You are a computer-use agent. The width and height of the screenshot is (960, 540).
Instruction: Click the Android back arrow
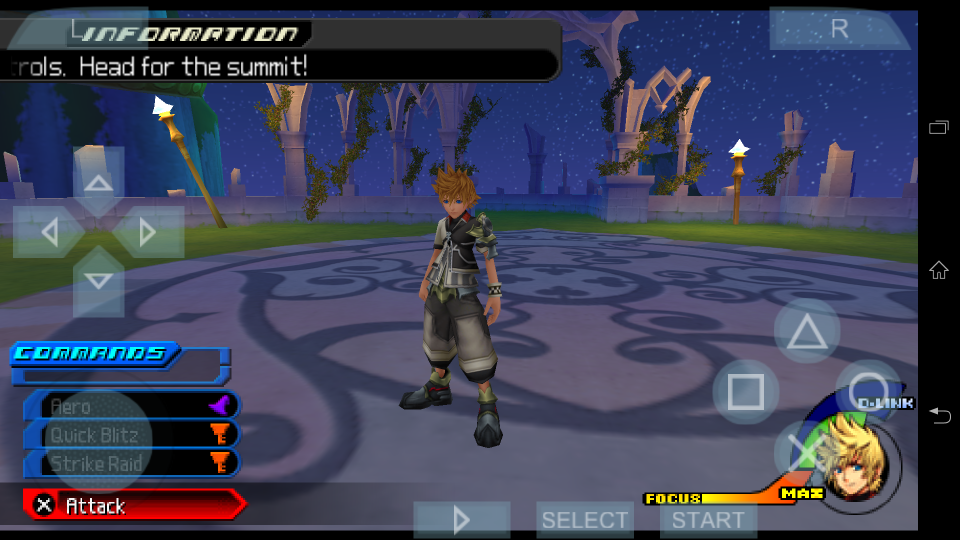pyautogui.click(x=939, y=415)
